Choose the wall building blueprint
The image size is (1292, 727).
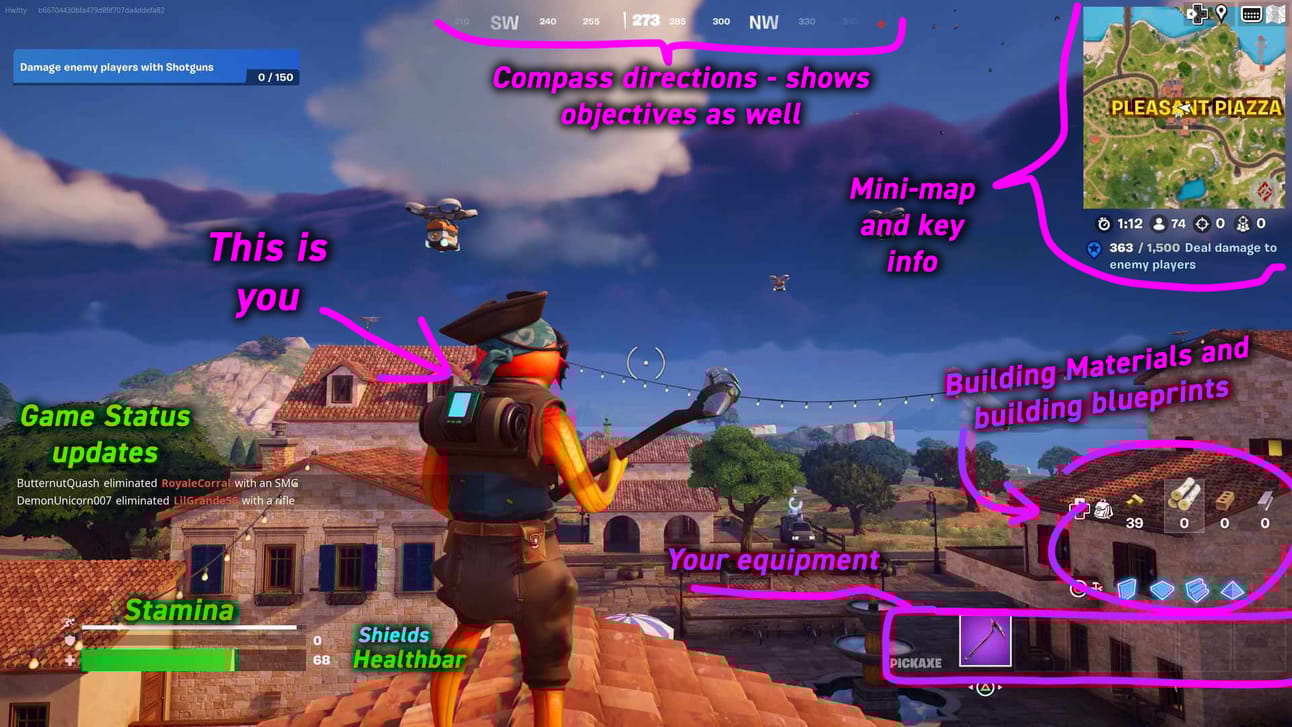tap(1127, 590)
